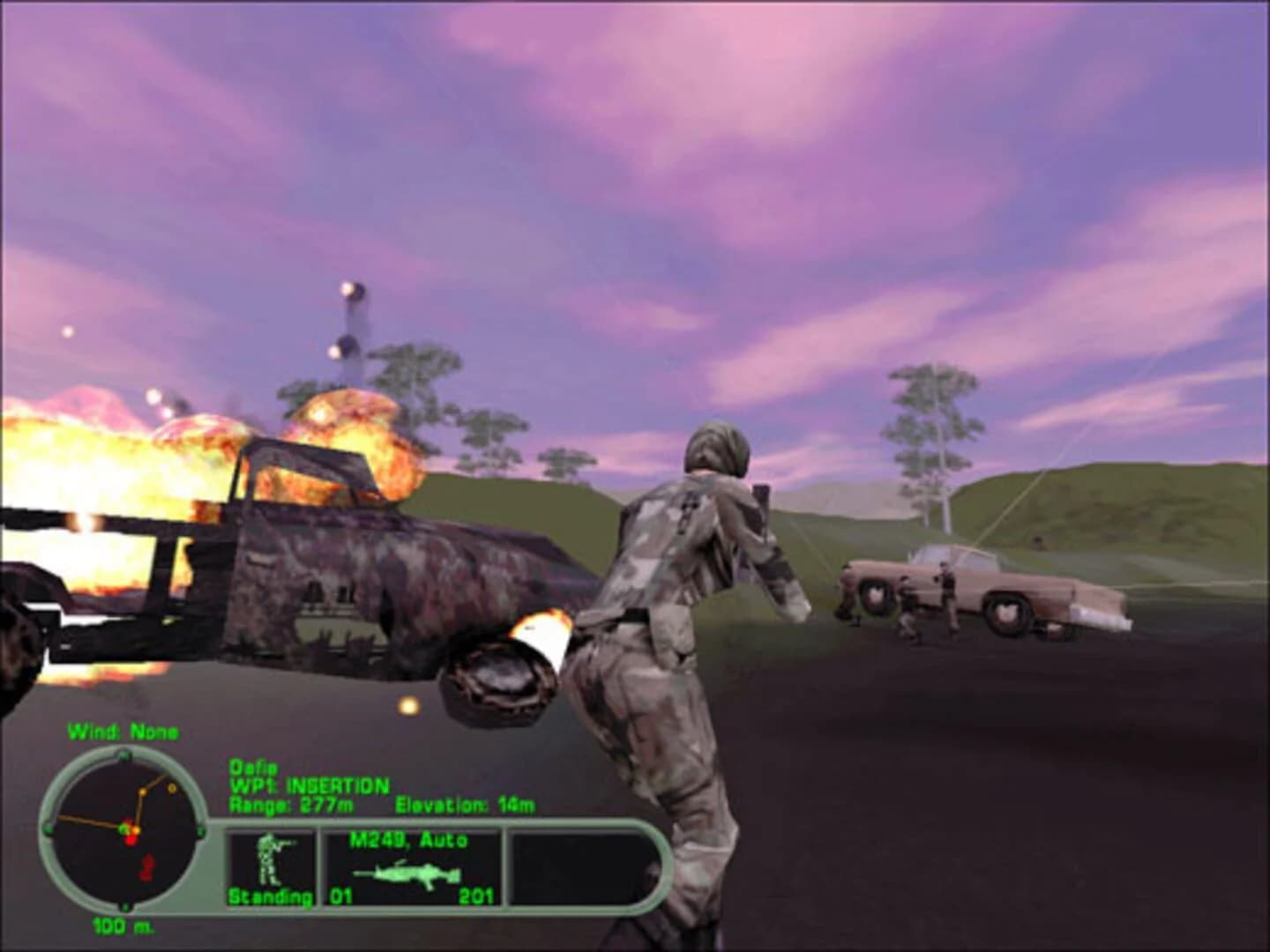
Task: Toggle the Standing stance label
Action: [269, 896]
